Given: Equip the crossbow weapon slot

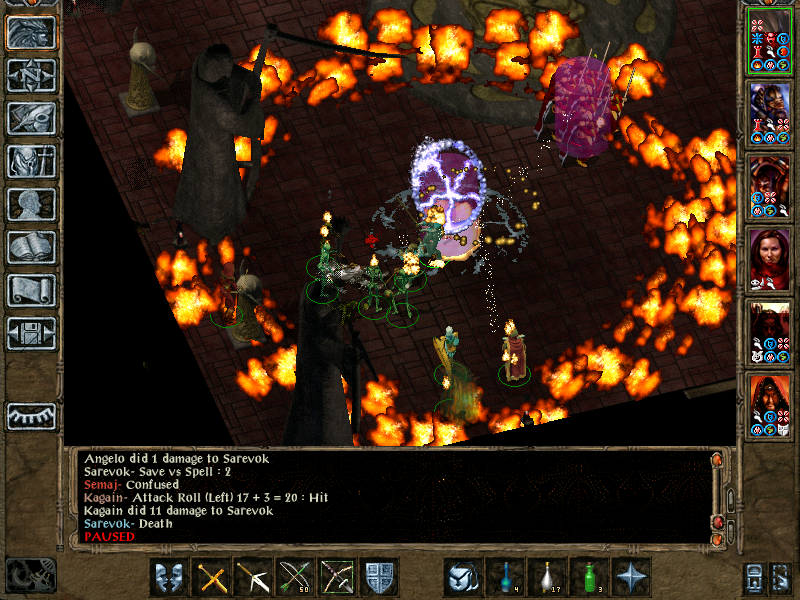Looking at the screenshot, I should point(254,578).
